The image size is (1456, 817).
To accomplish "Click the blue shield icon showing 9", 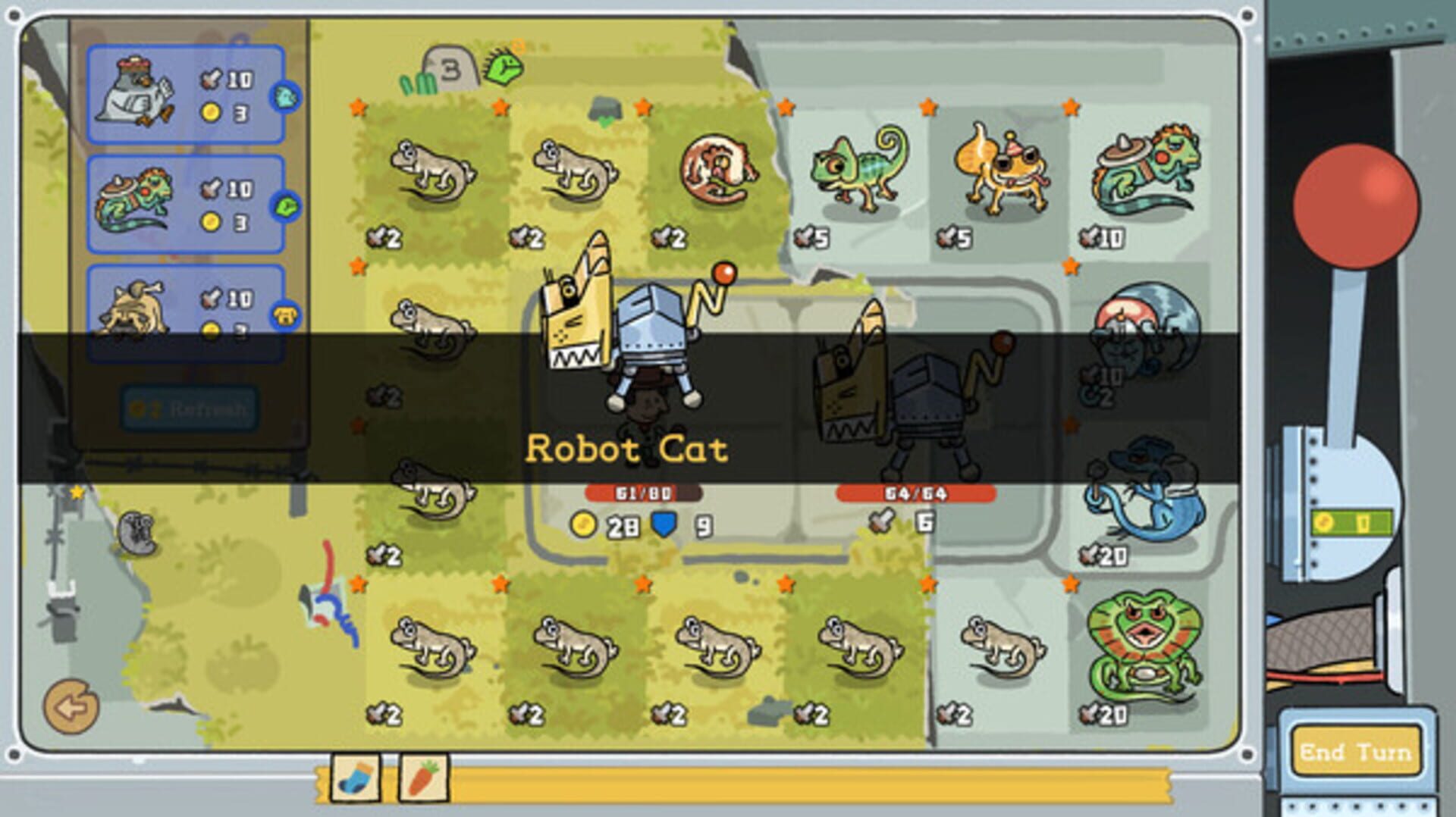I will [x=664, y=523].
